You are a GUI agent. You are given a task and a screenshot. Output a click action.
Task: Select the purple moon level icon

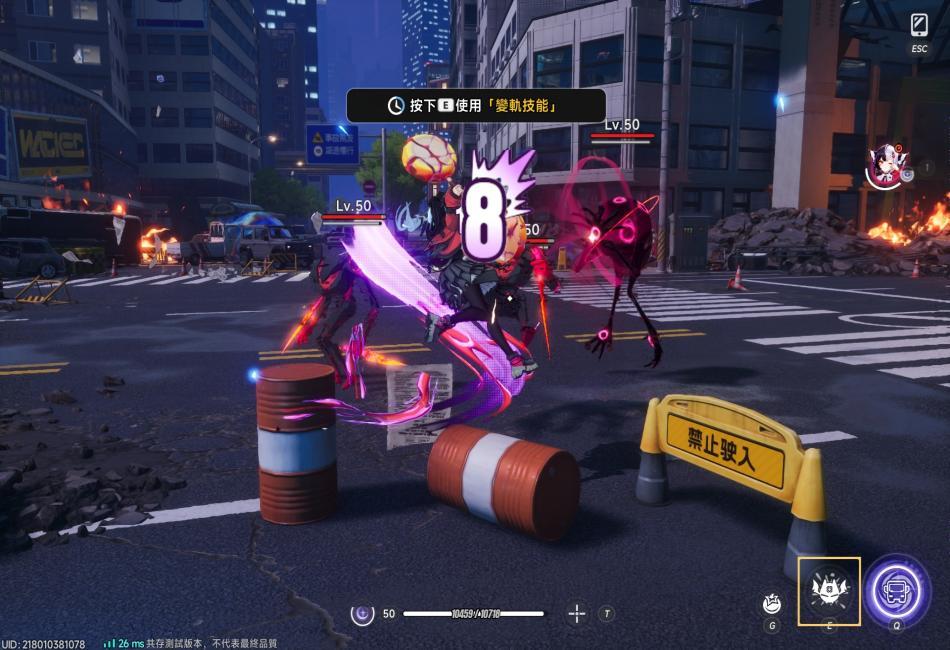coord(362,613)
